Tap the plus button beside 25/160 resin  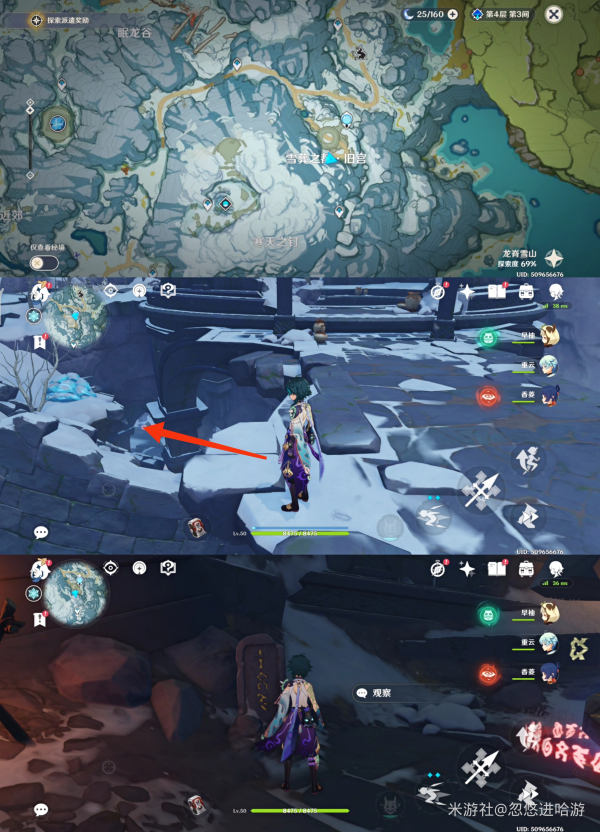click(453, 14)
